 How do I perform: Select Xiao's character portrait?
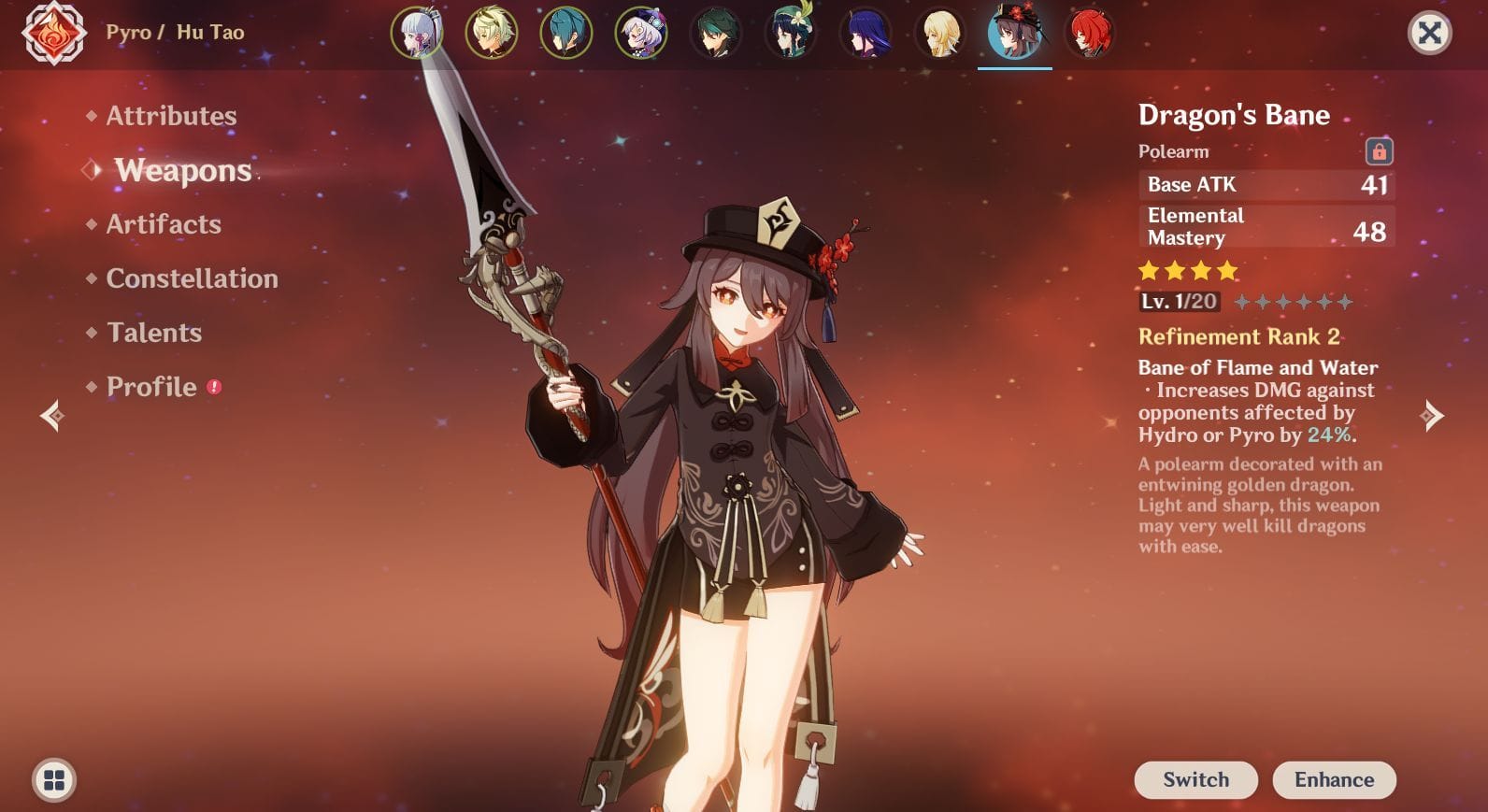pos(717,33)
